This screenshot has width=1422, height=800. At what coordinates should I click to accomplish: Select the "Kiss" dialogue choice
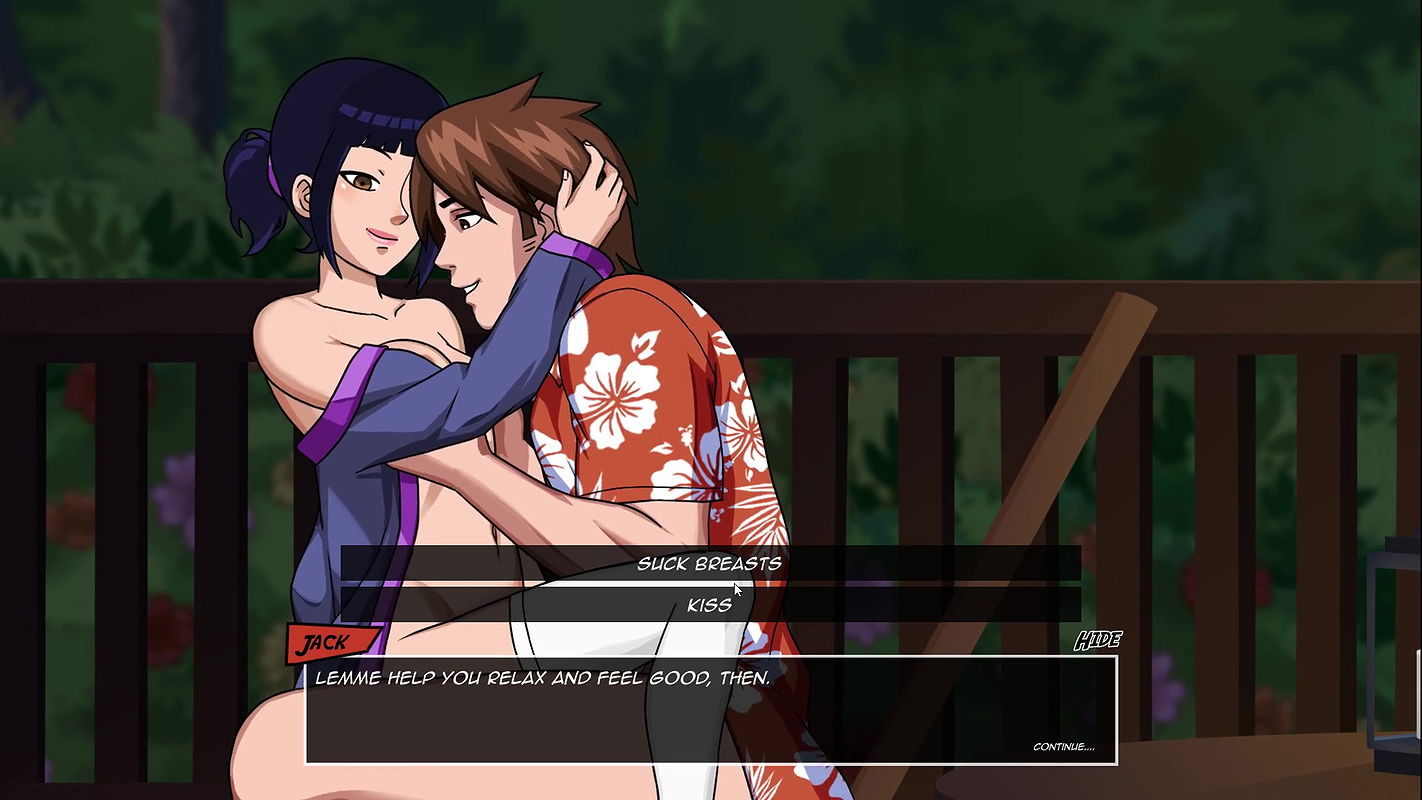[709, 604]
